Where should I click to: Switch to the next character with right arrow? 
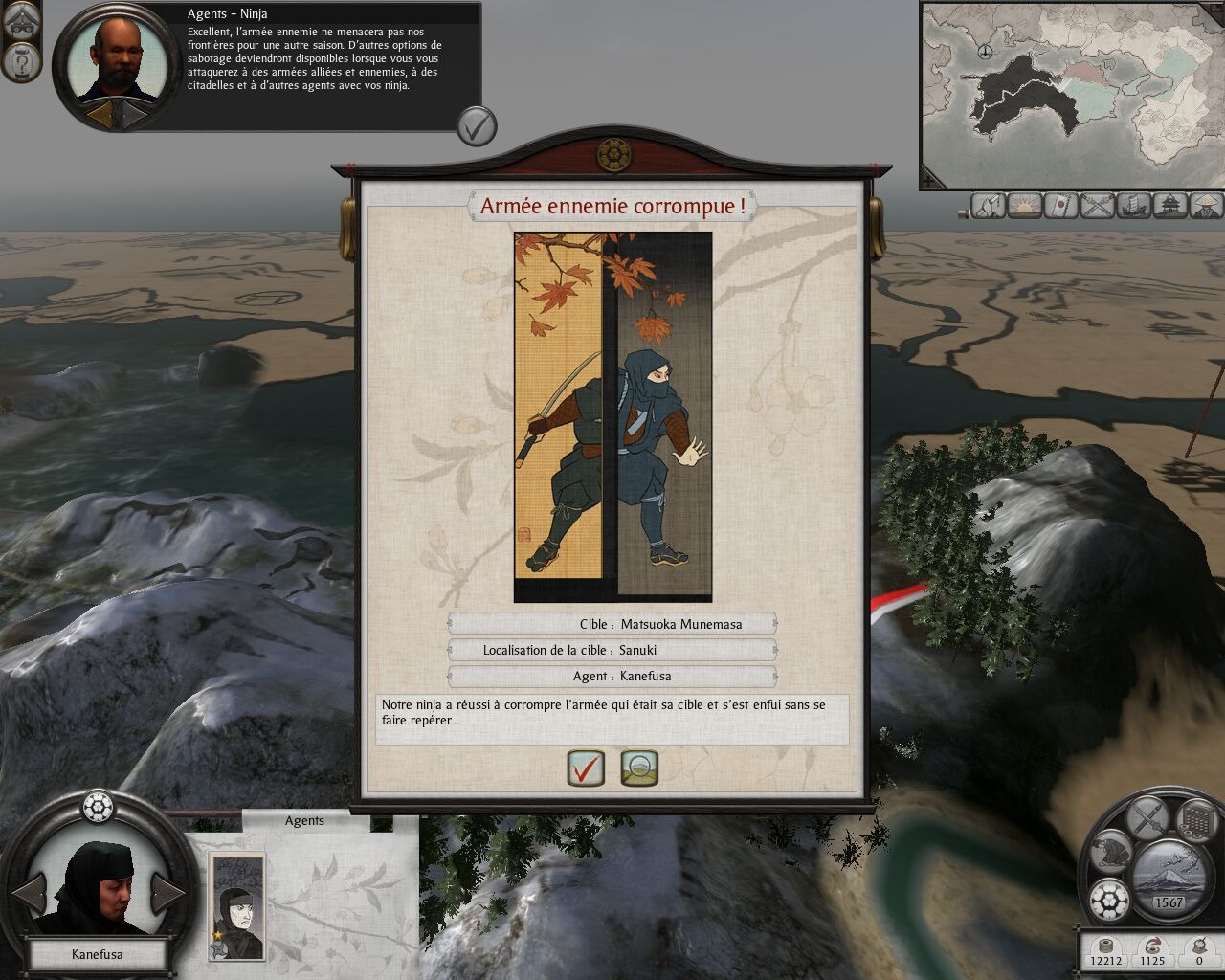coord(168,893)
